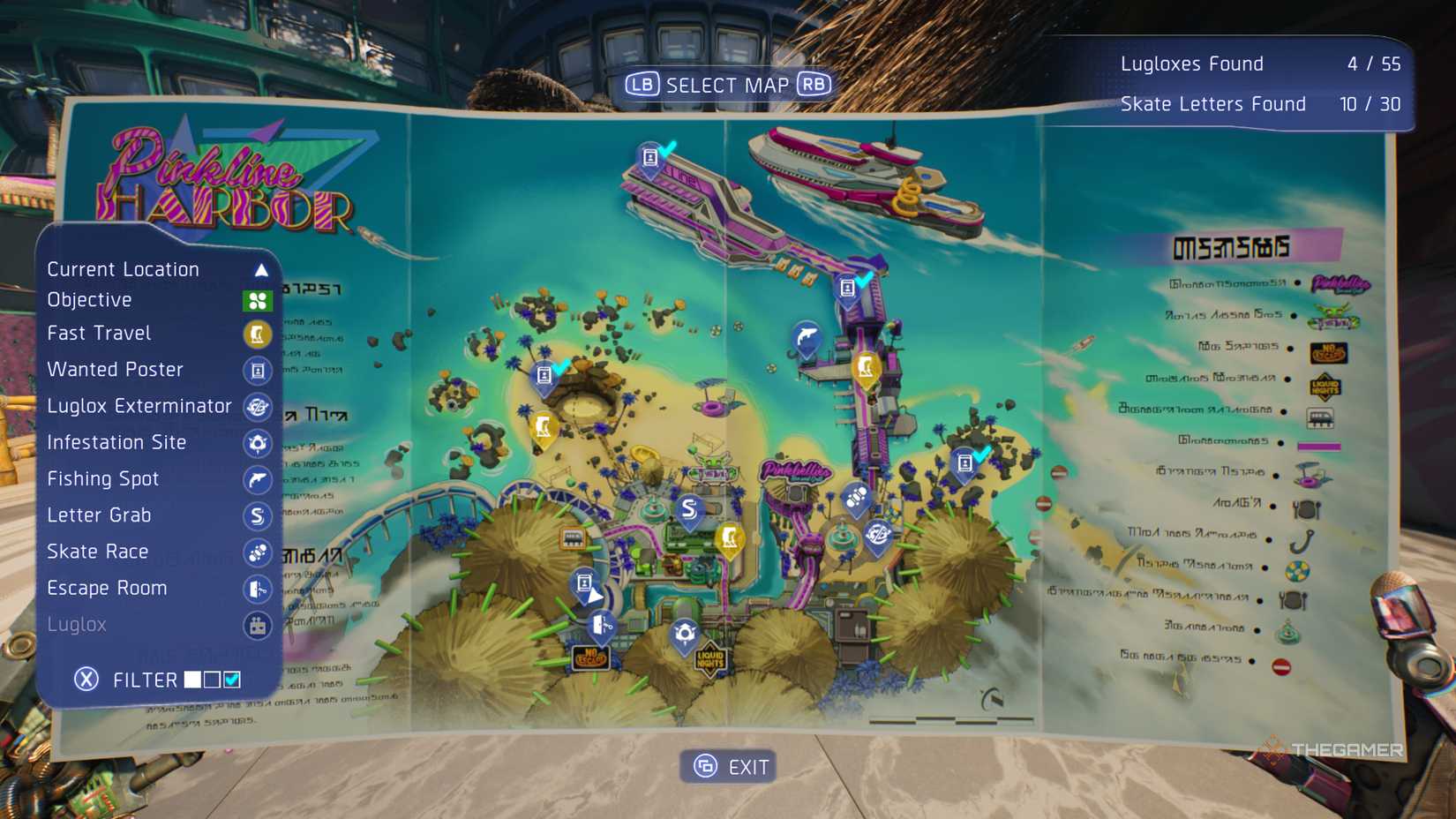Click the Wanted Poster icon in the legend
1456x819 pixels.
point(257,370)
